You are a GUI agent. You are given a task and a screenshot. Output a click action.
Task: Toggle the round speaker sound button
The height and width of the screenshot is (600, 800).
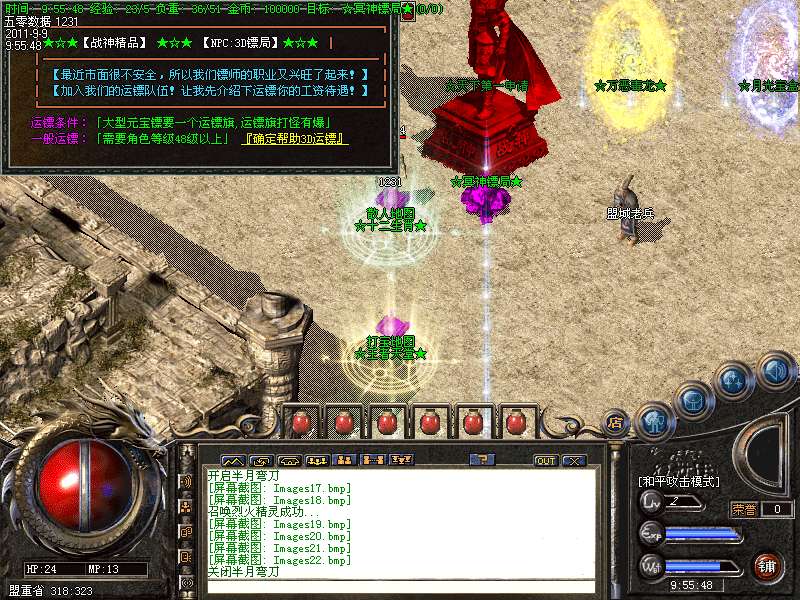[774, 371]
